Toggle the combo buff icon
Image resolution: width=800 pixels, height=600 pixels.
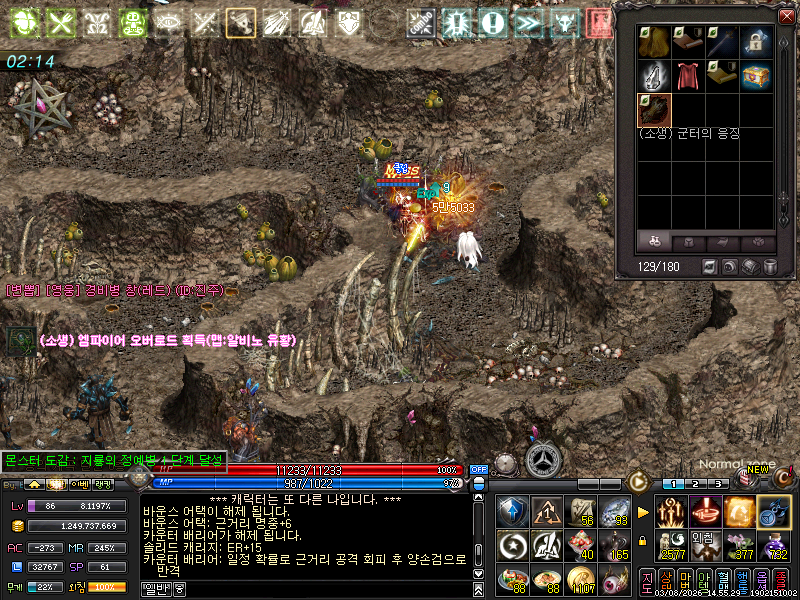coord(421,22)
